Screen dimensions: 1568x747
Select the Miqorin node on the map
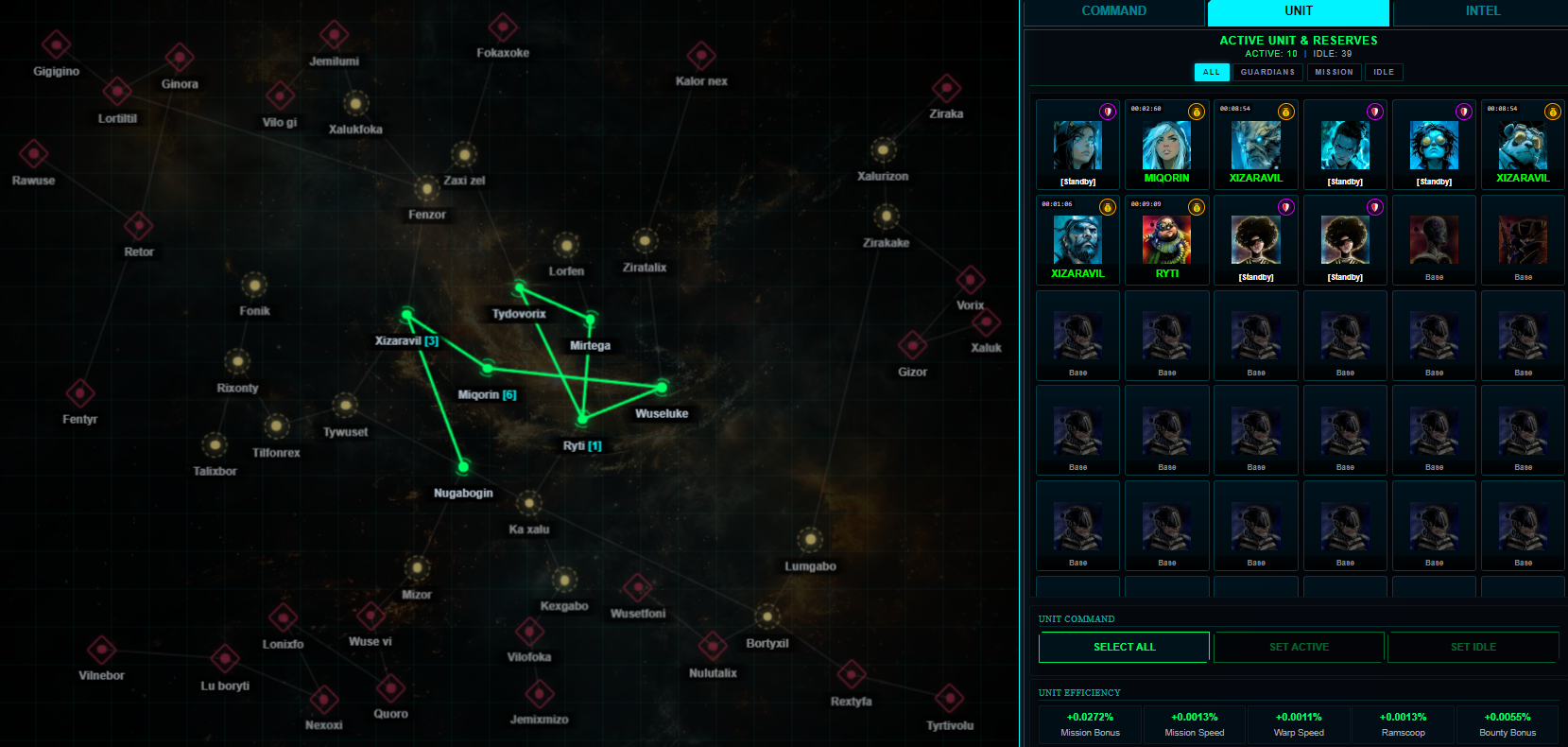[x=488, y=367]
